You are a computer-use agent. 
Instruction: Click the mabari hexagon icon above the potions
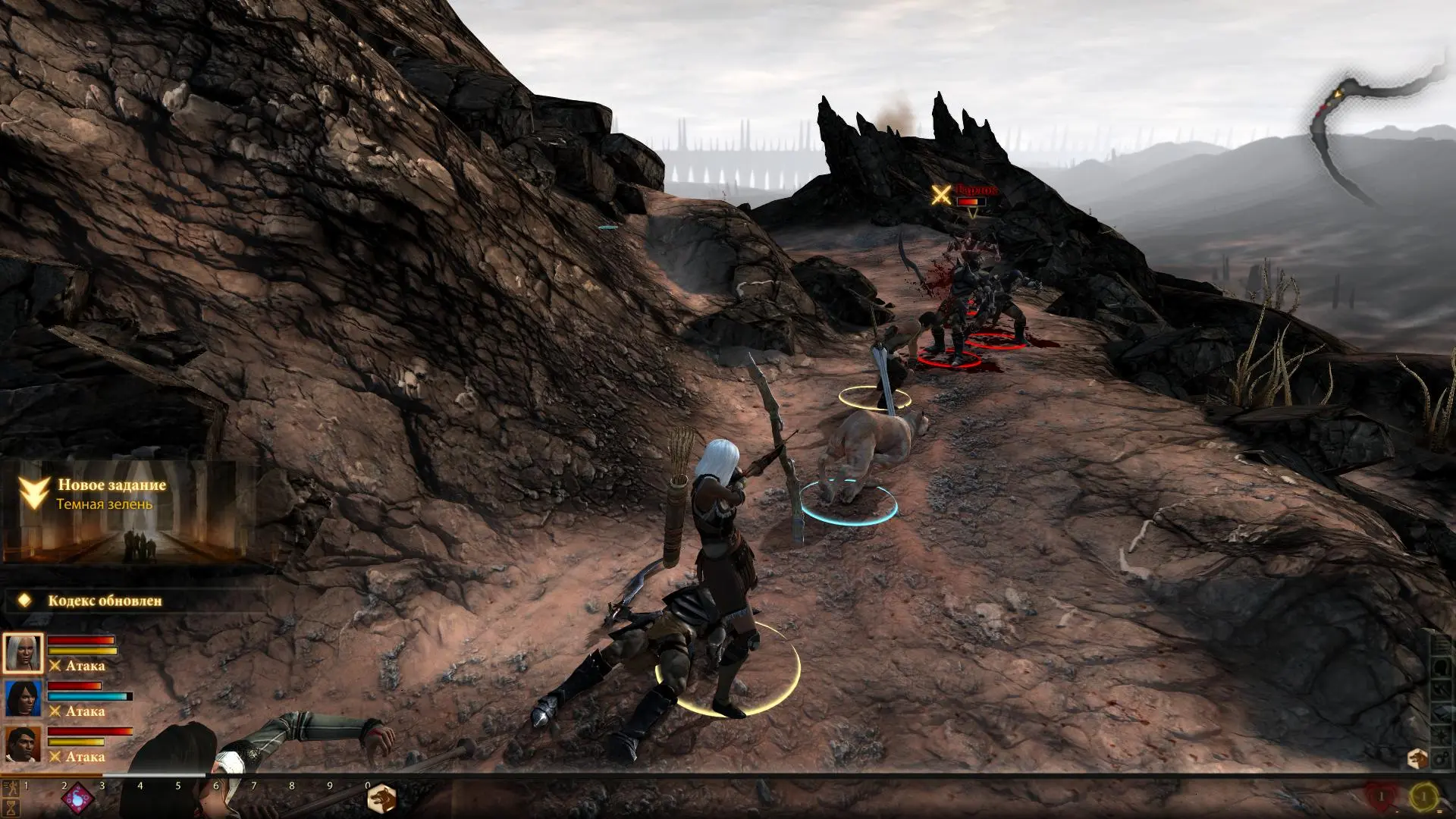point(1417,759)
